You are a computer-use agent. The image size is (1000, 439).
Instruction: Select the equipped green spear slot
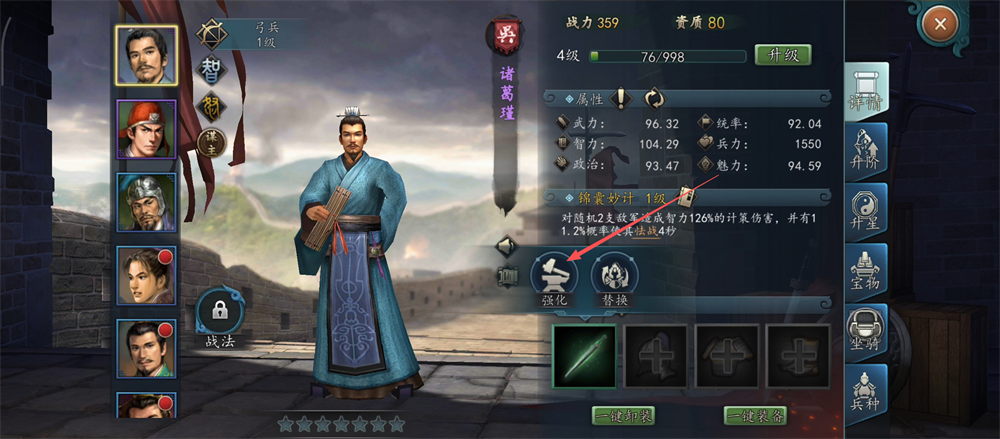[x=585, y=356]
